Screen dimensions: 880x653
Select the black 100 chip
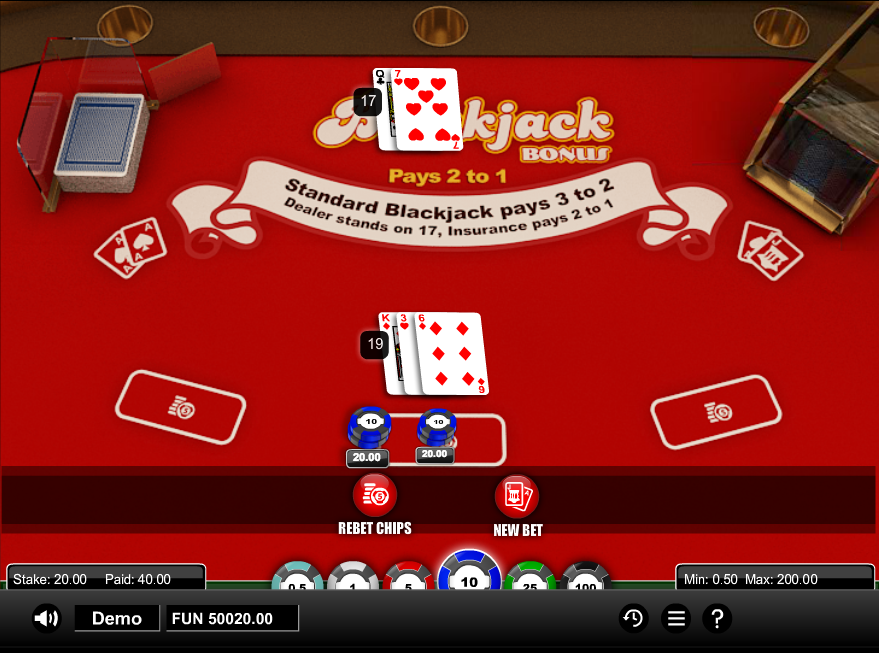point(584,580)
